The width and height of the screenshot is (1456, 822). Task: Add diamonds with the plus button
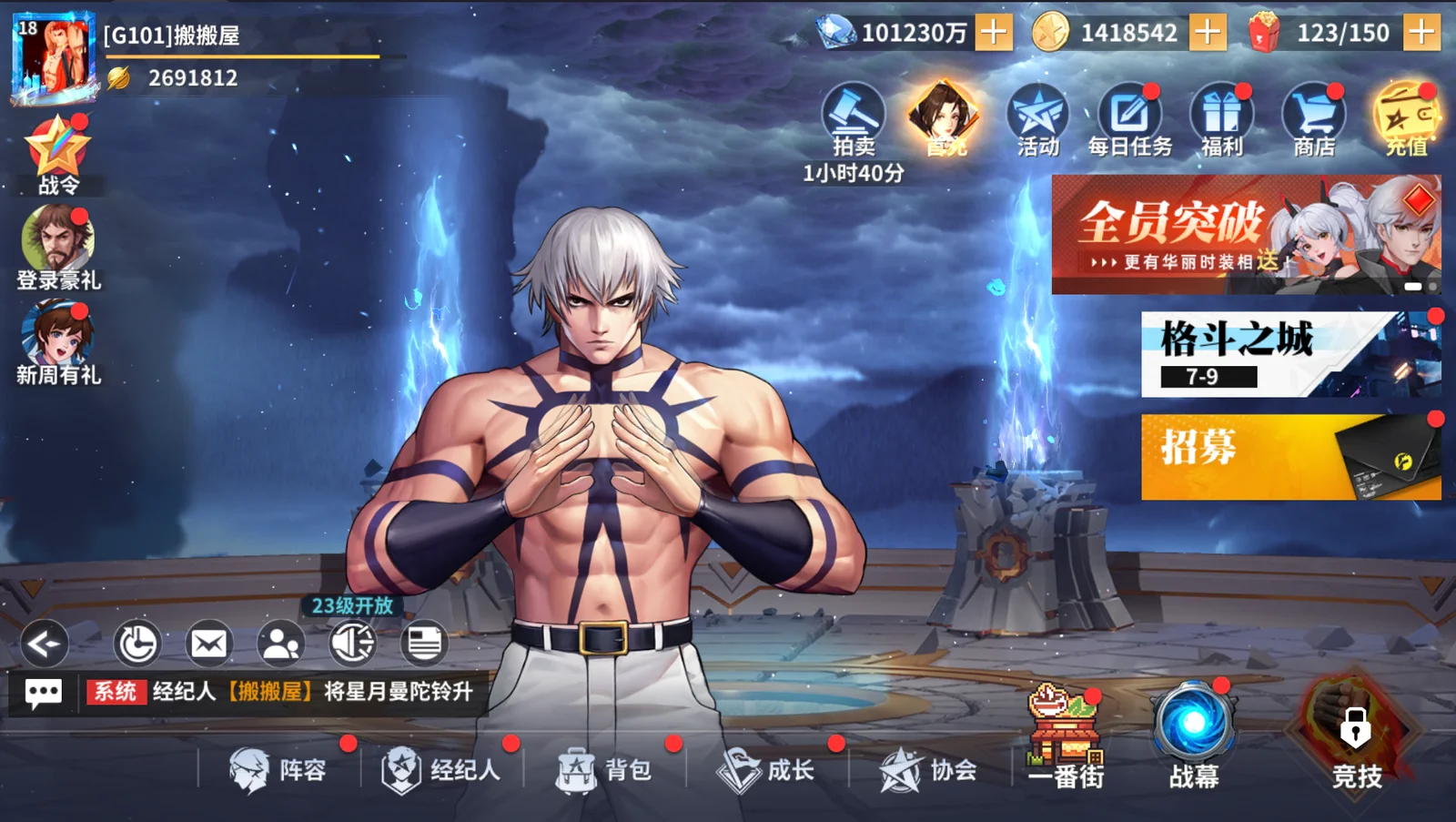[x=994, y=31]
